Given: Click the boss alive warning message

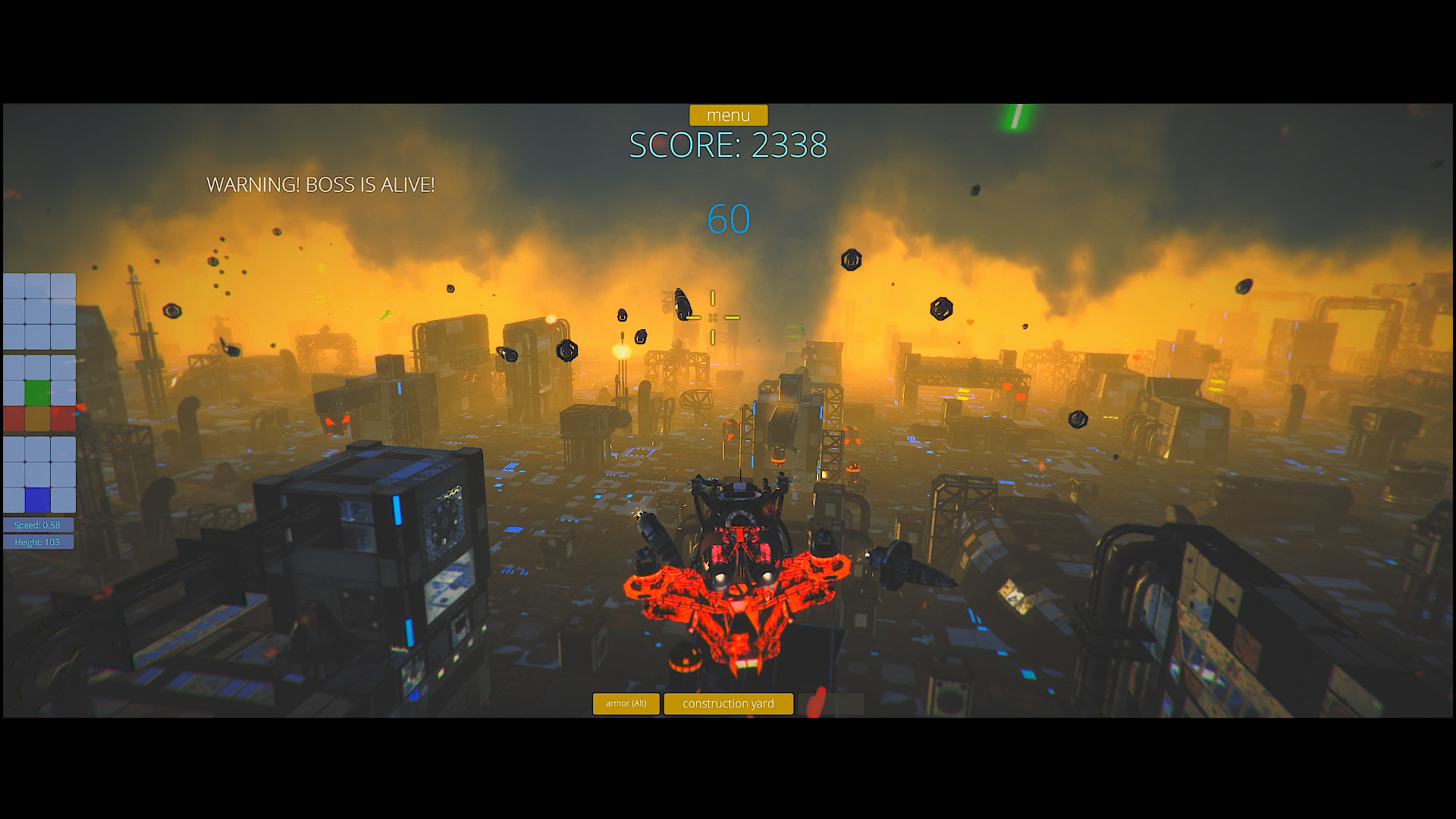Looking at the screenshot, I should [321, 184].
